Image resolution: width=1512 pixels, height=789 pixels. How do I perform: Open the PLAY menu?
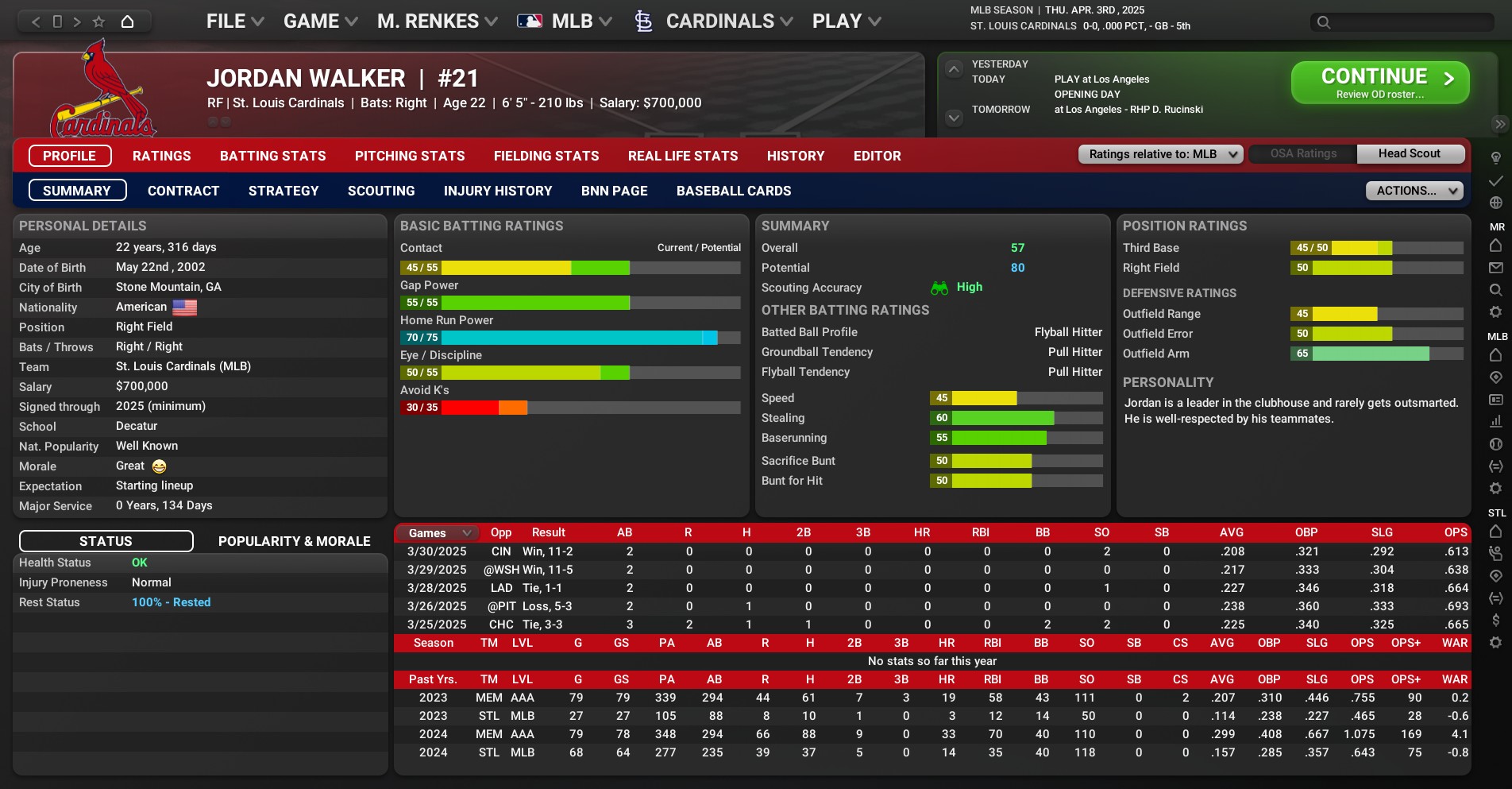pyautogui.click(x=846, y=21)
